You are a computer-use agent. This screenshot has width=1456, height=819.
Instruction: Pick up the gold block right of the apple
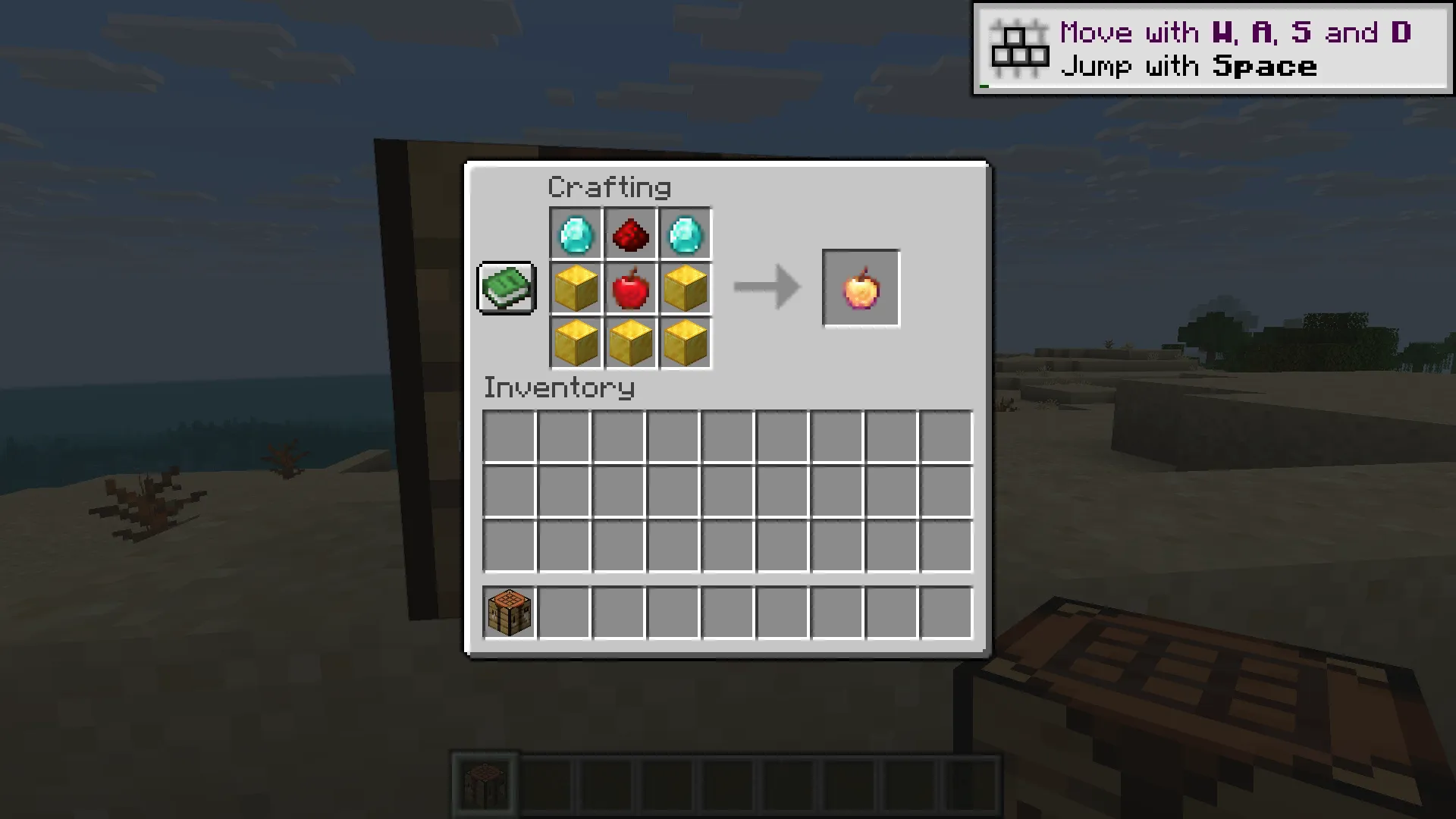click(685, 287)
